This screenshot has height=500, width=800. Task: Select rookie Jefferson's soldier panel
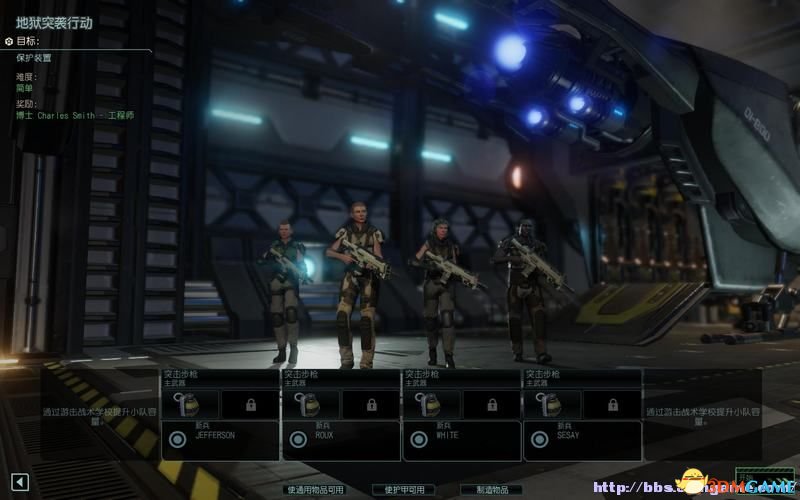point(220,439)
